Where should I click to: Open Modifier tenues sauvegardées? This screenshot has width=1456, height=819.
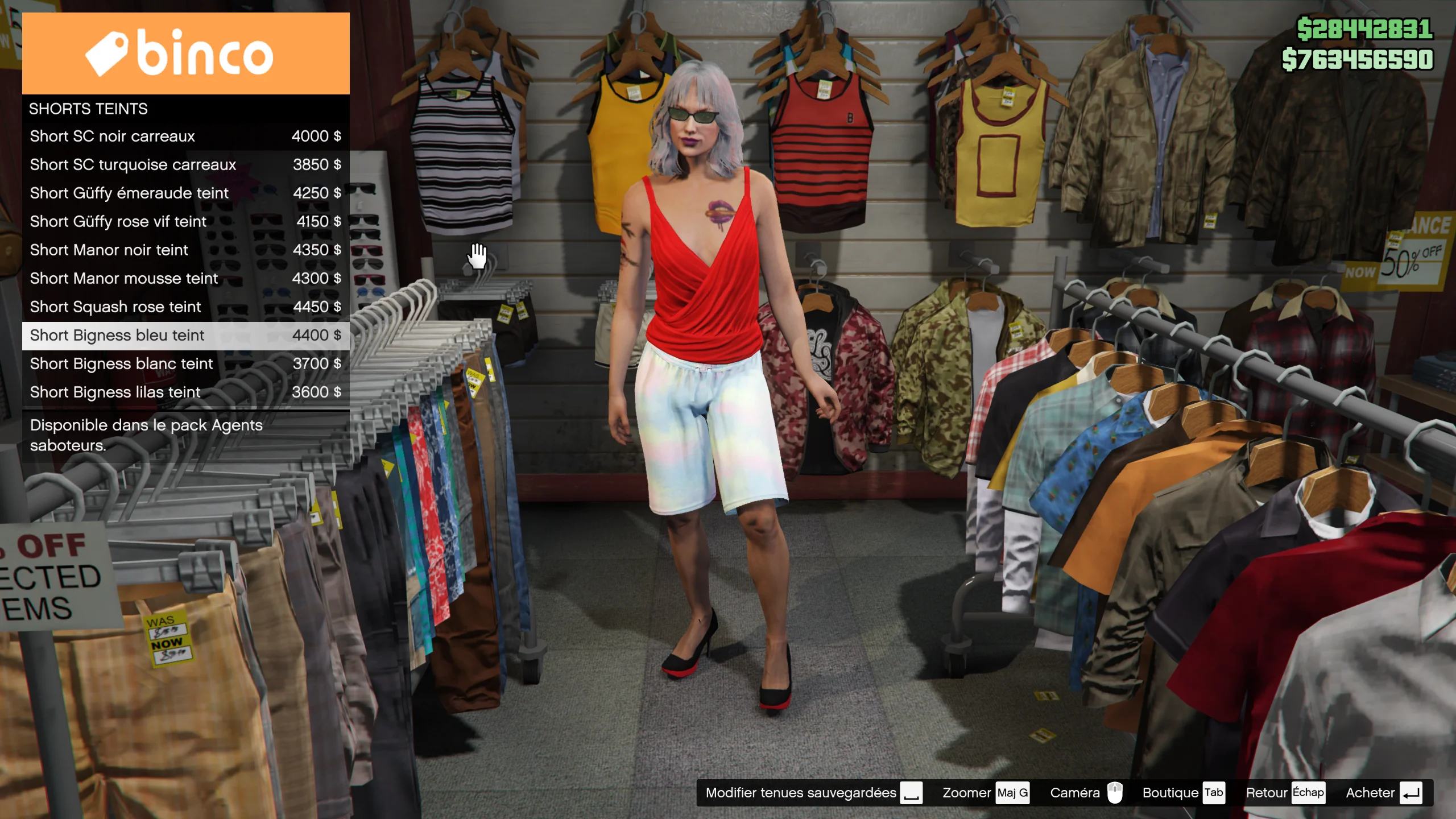coord(813,793)
